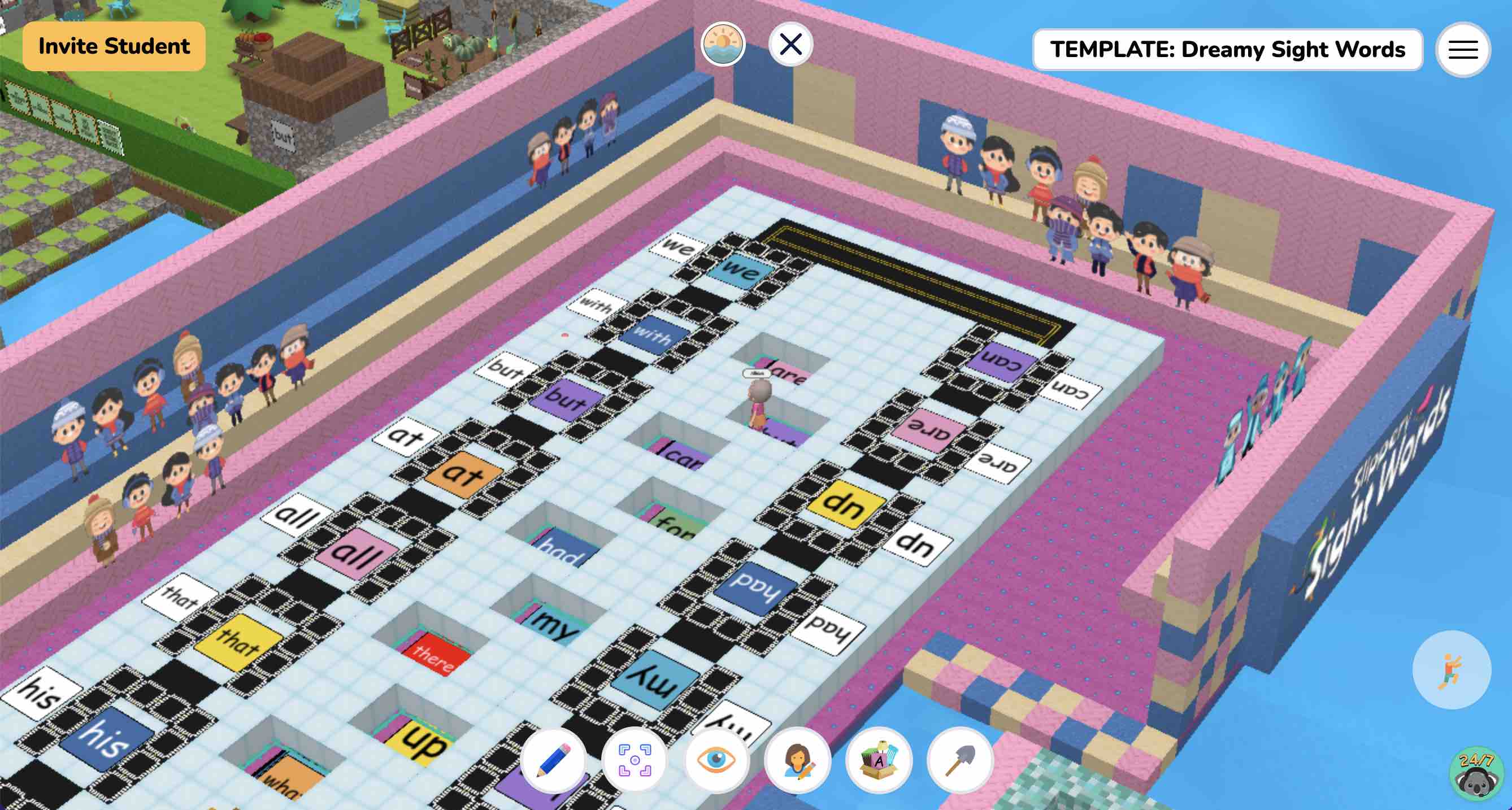
Task: Click the block selection brackets tool
Action: point(635,760)
